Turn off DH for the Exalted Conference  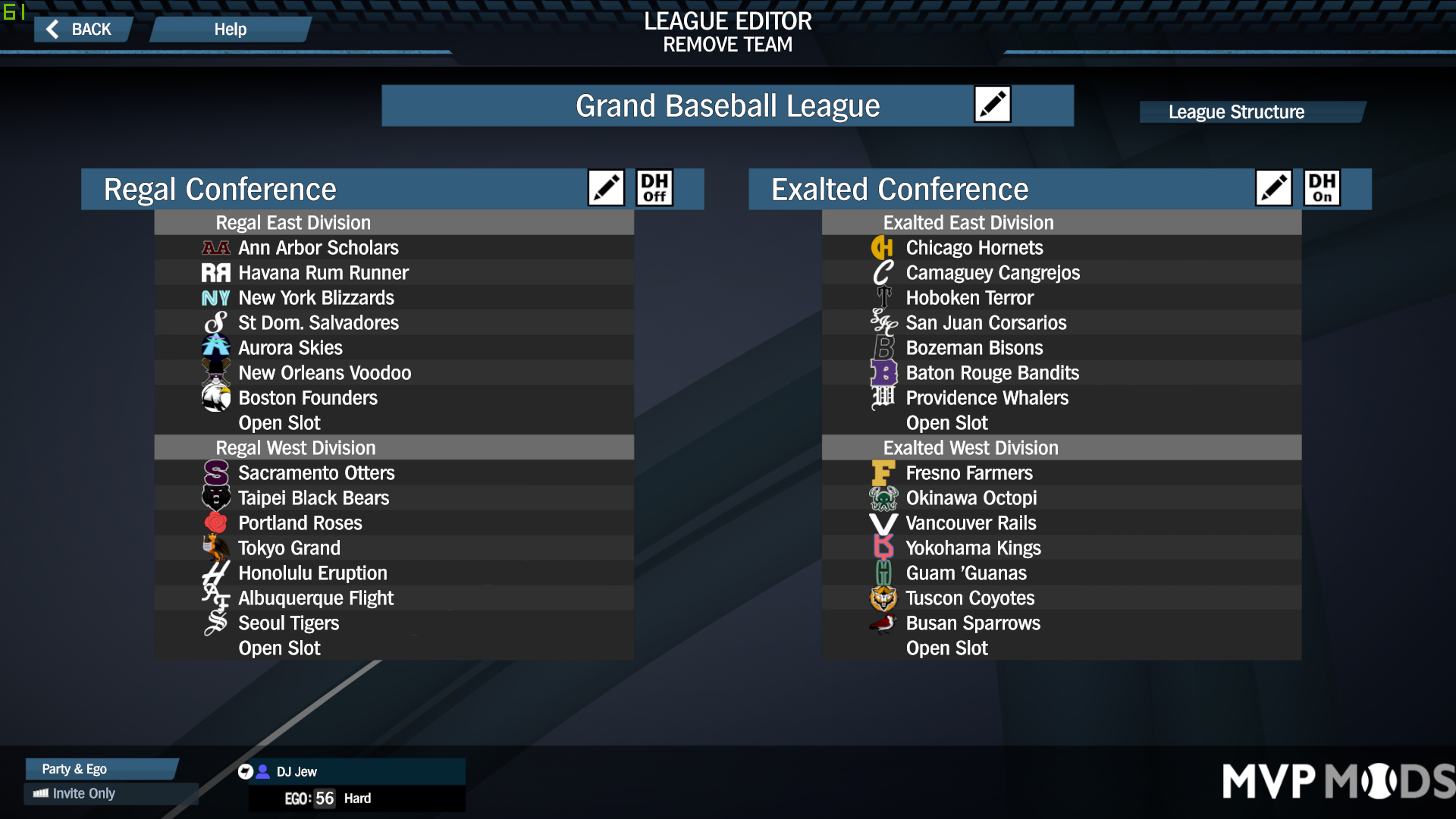pyautogui.click(x=1321, y=187)
